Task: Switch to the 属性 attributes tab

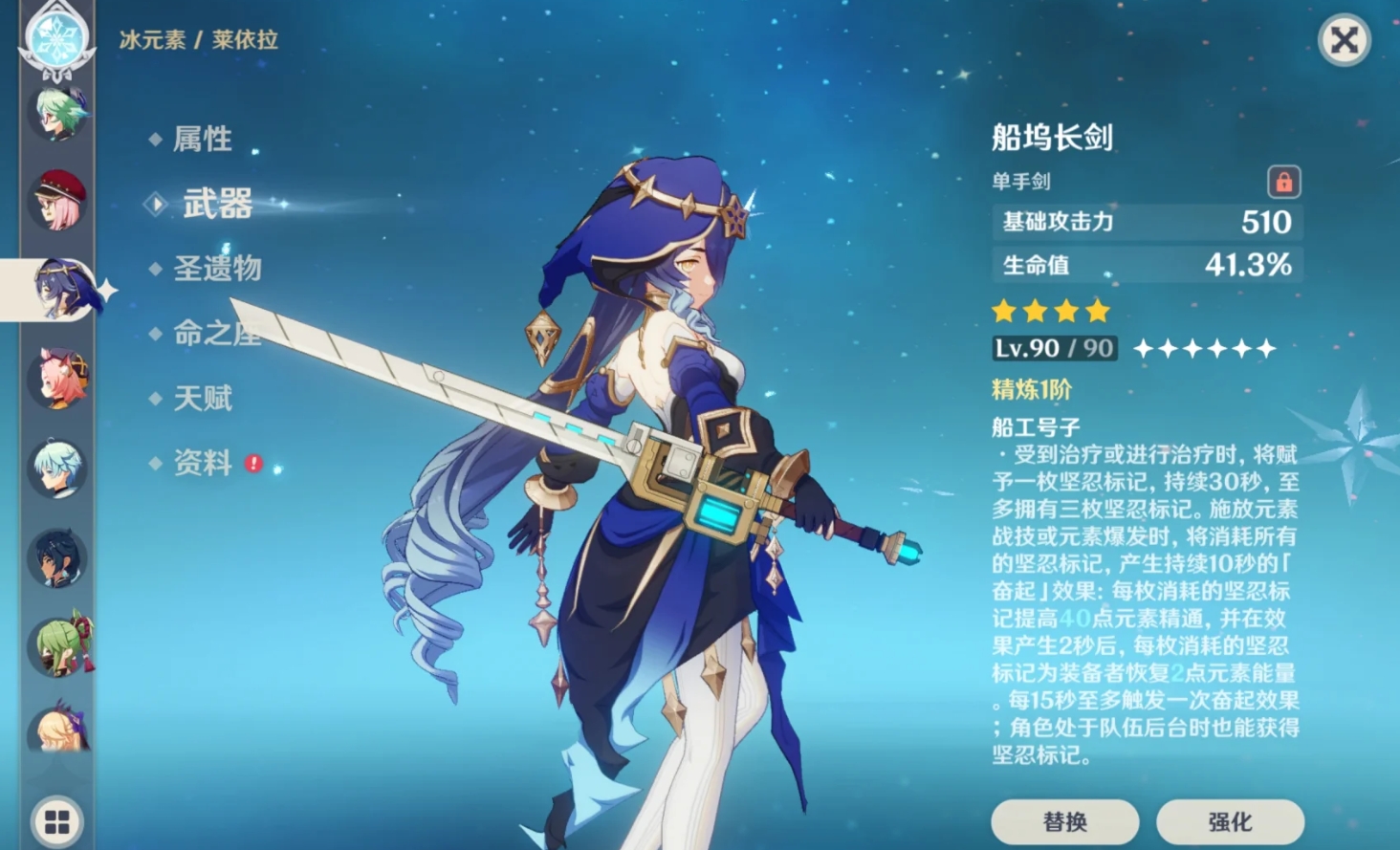Action: tap(203, 140)
